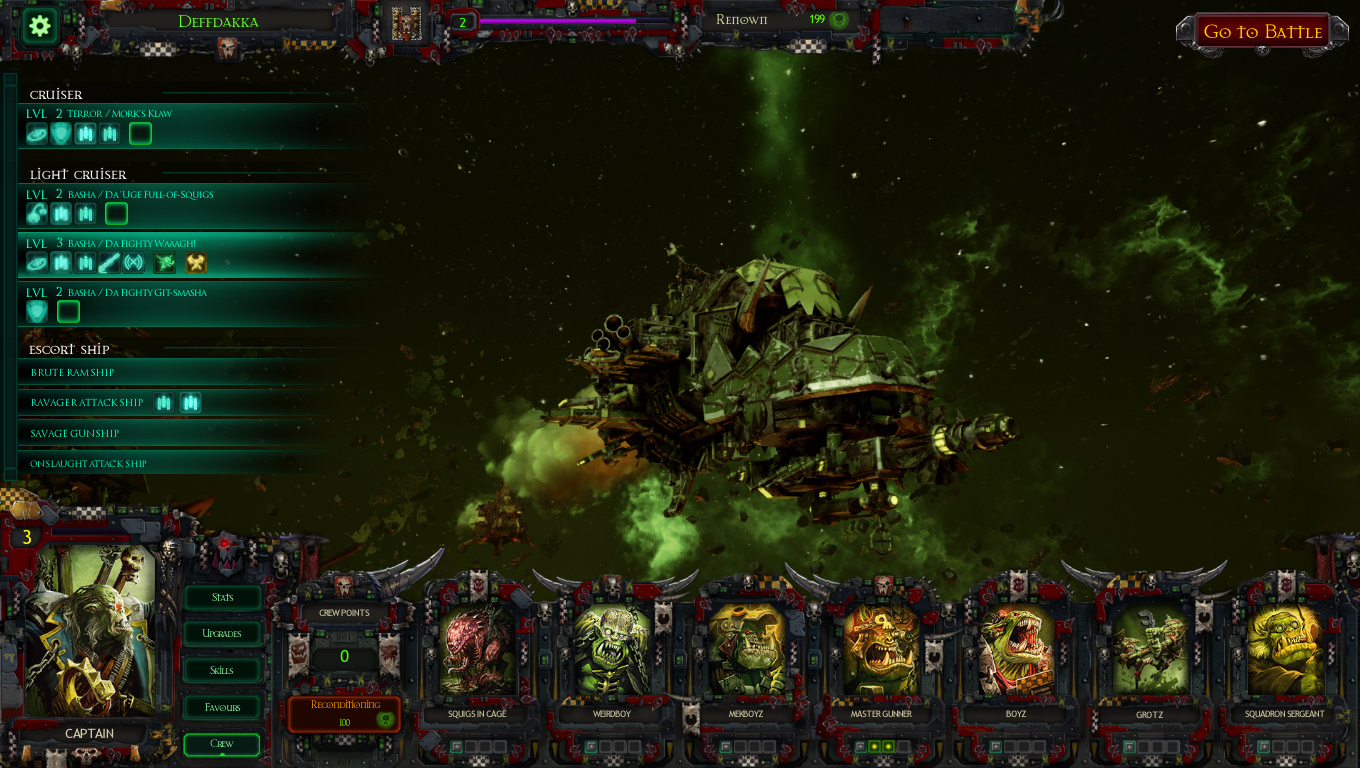Click the Captain portrait
Viewport: 1360px width, 768px height.
click(x=90, y=630)
